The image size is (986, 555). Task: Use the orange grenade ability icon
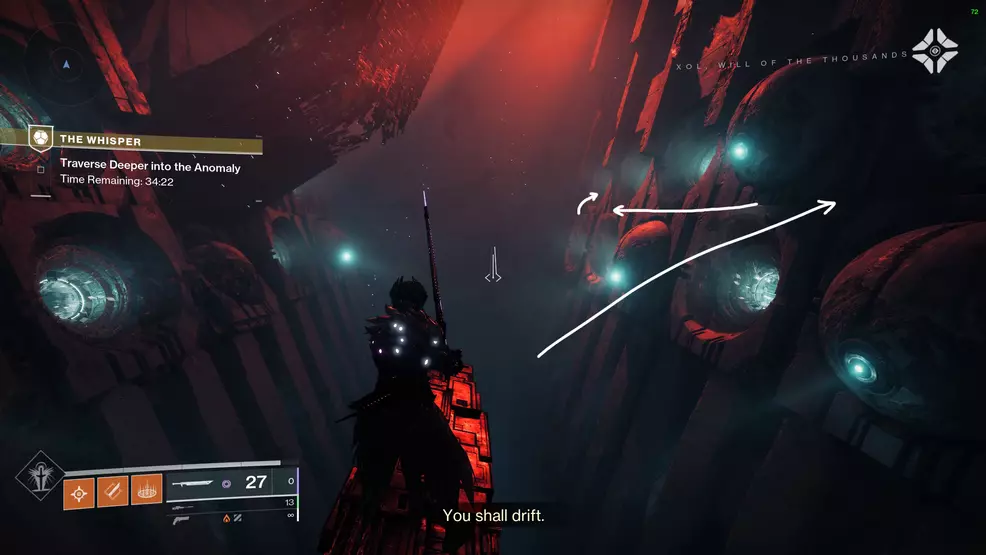[x=80, y=491]
